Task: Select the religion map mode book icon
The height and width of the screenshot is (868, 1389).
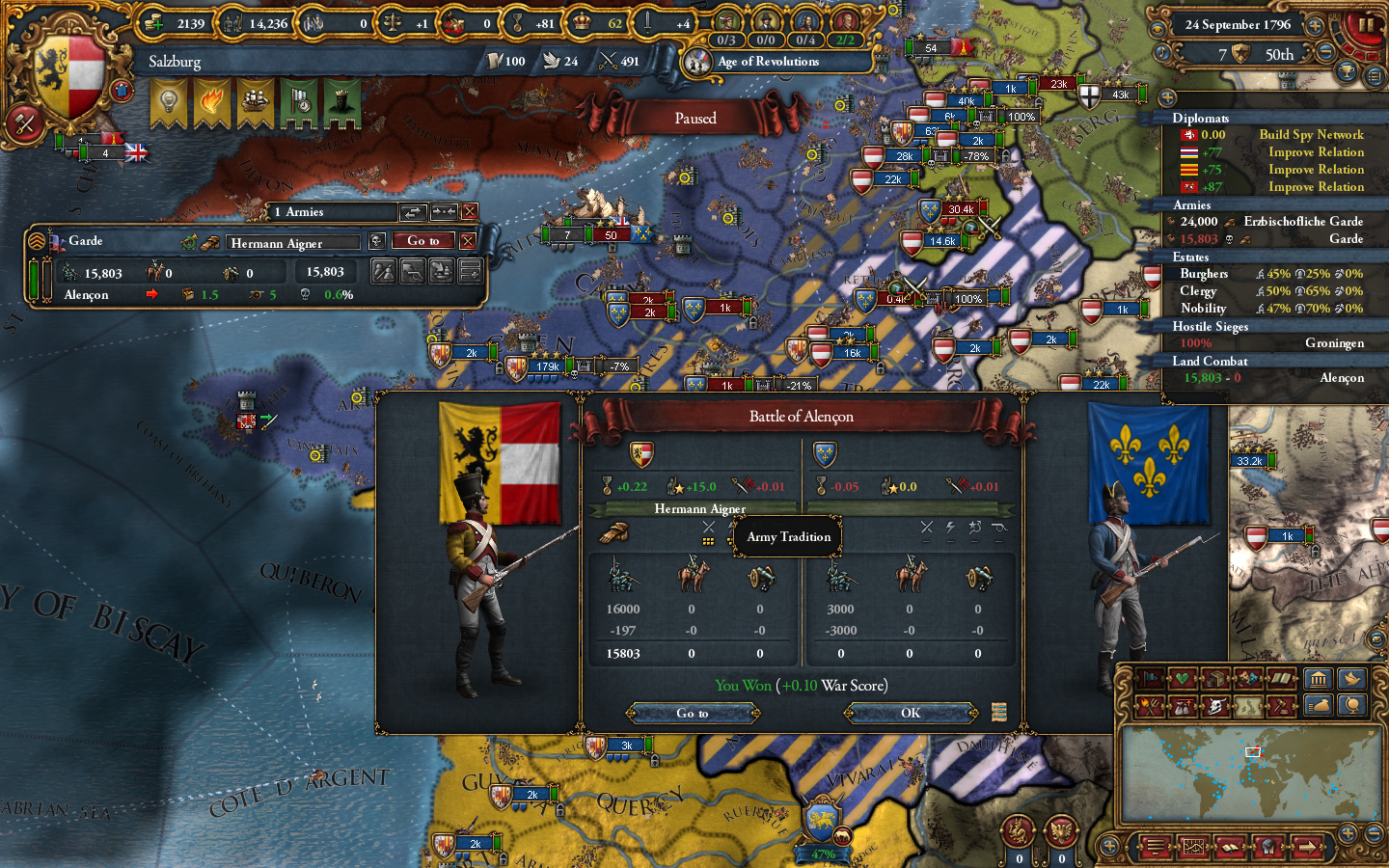Action: pyautogui.click(x=1281, y=677)
